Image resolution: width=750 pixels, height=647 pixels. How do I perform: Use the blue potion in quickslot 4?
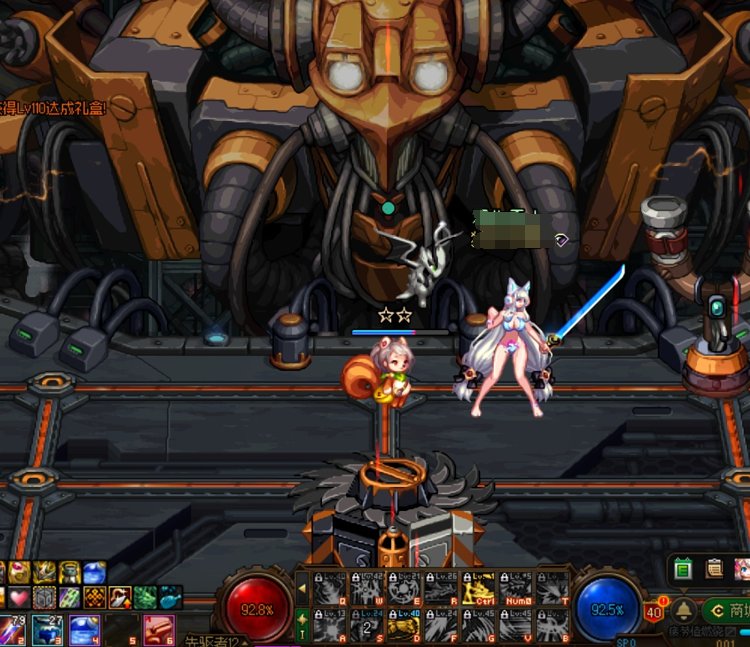click(x=83, y=629)
